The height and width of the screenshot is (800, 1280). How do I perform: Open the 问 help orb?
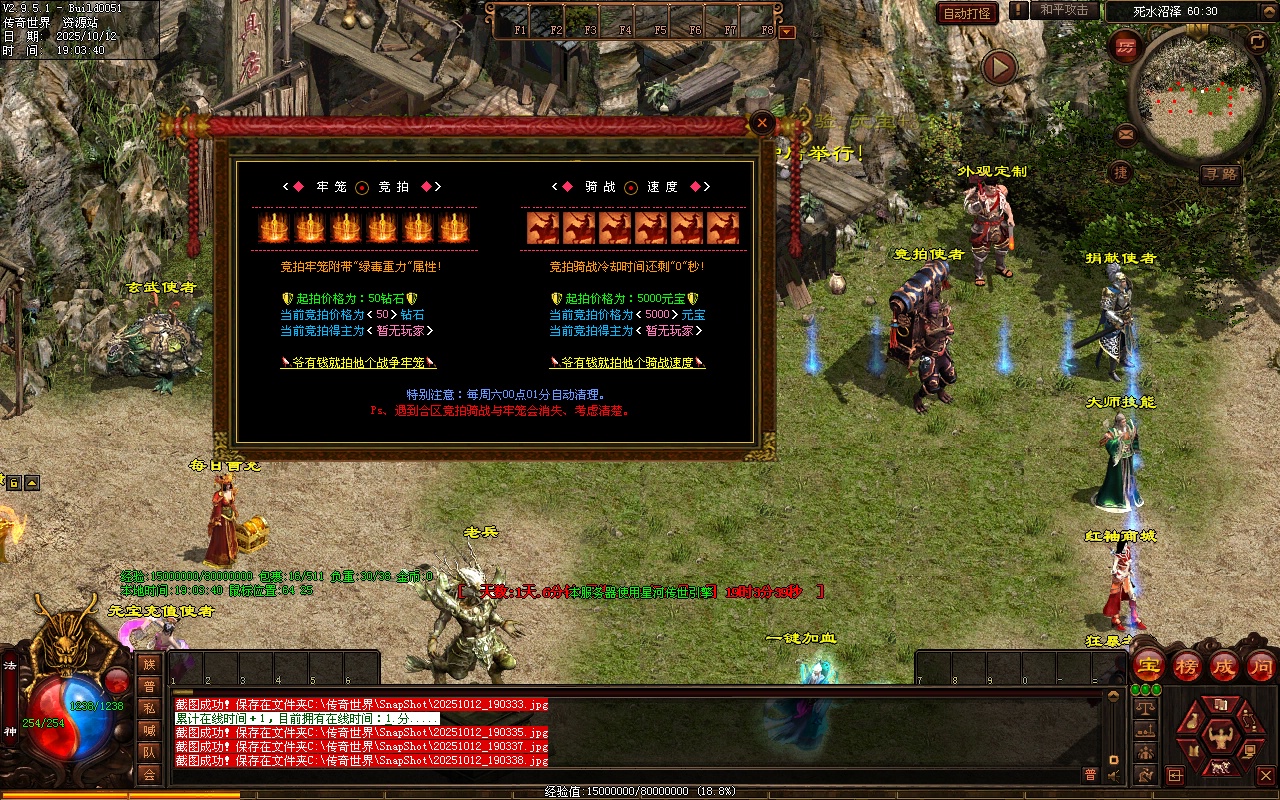click(x=1261, y=665)
